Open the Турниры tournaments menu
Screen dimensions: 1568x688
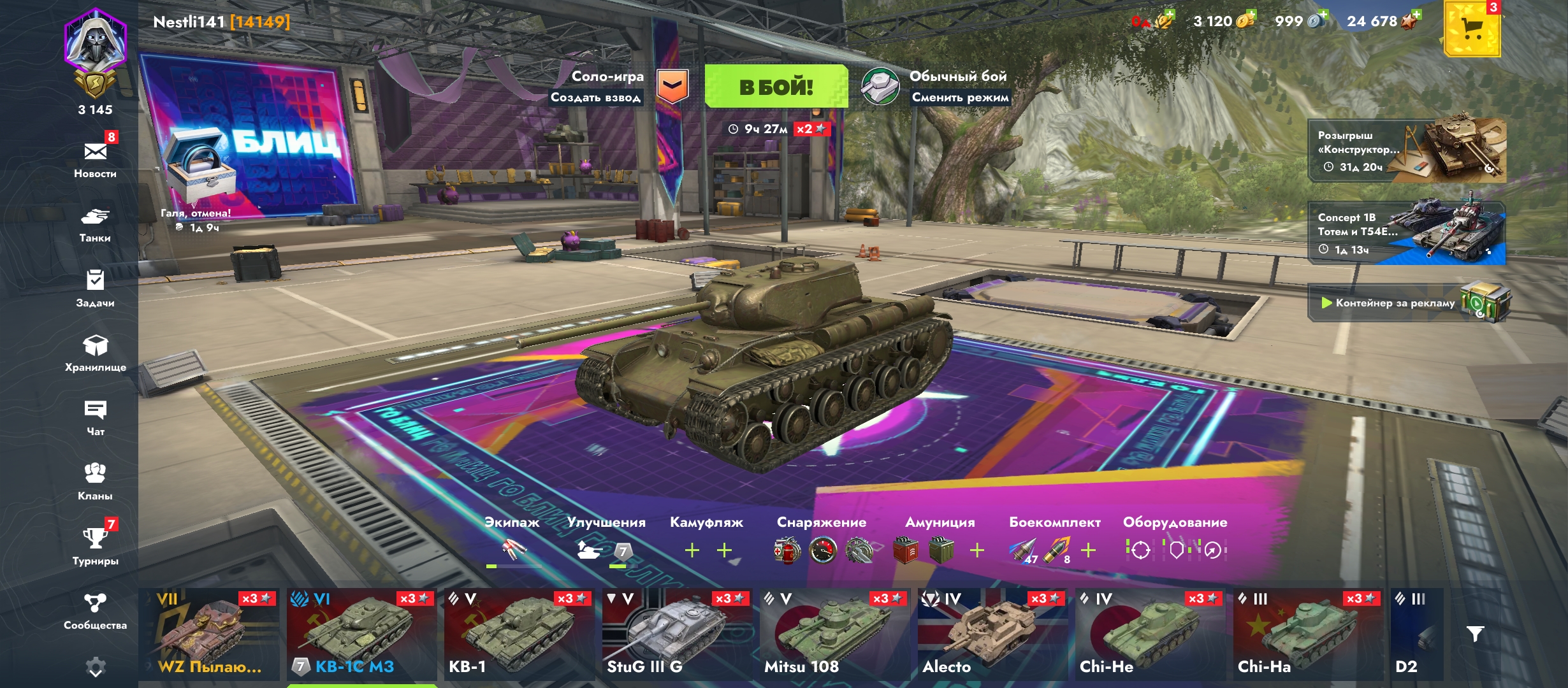95,546
